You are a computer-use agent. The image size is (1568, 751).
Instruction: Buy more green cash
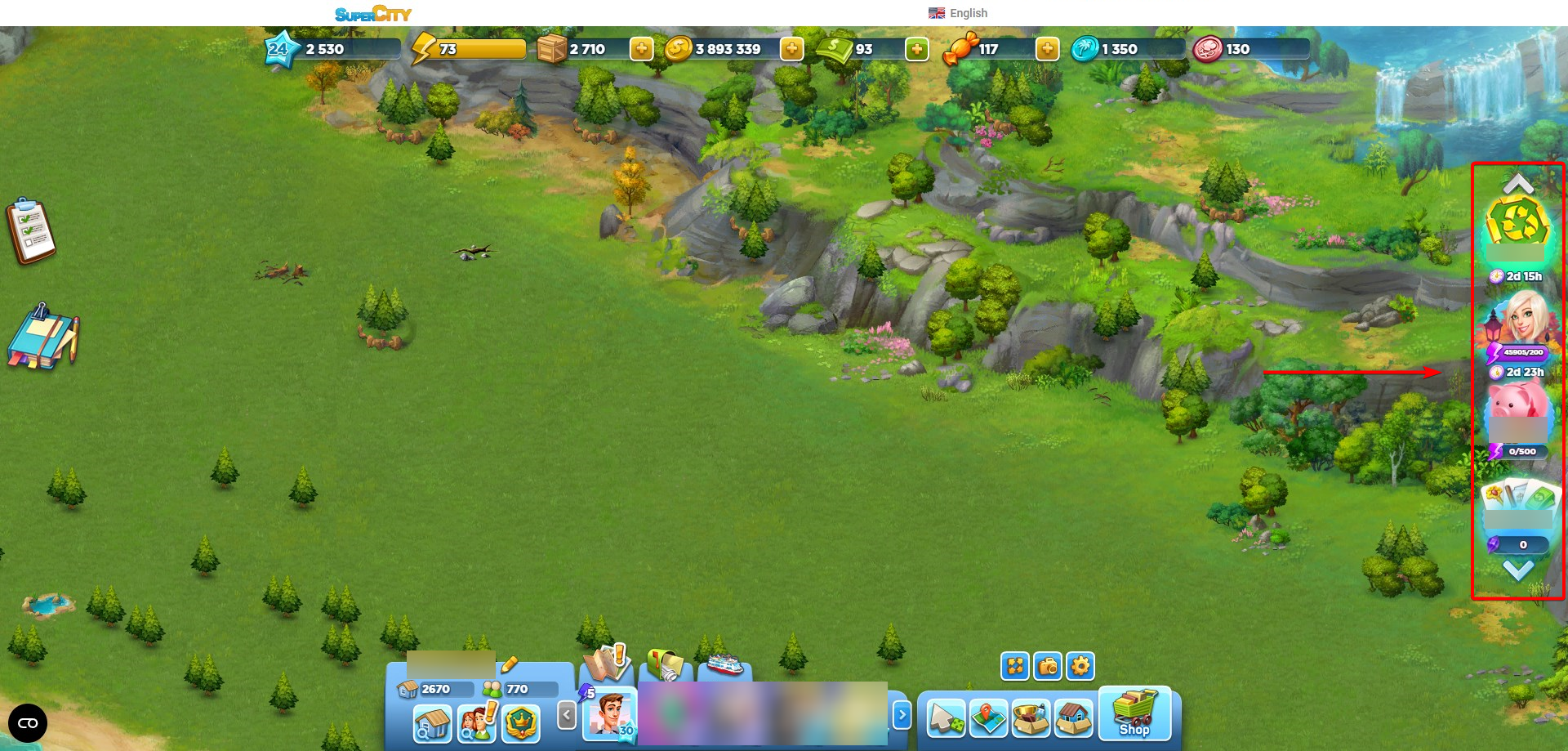click(x=916, y=49)
